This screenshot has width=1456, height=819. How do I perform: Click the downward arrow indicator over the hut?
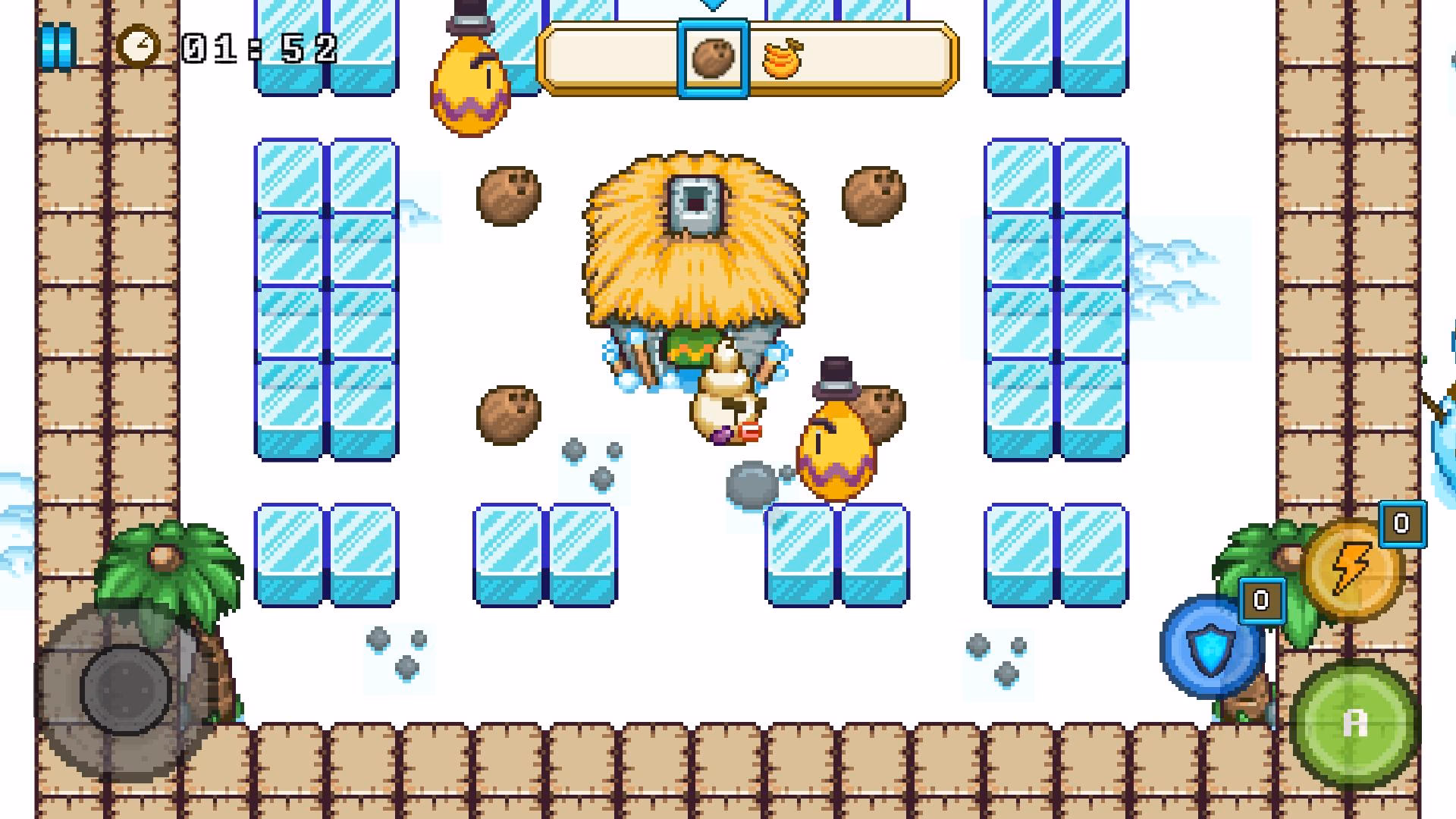click(711, 6)
